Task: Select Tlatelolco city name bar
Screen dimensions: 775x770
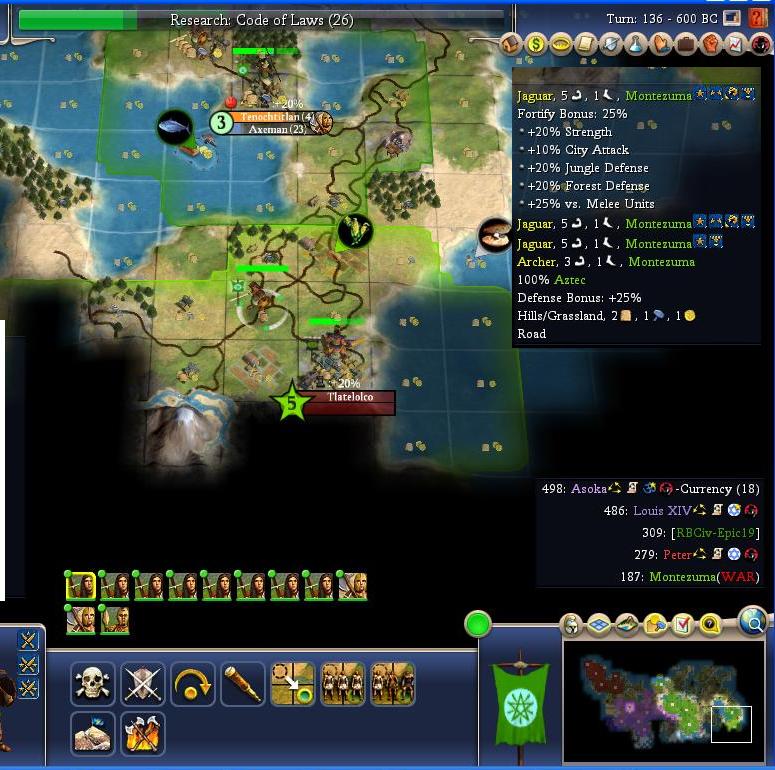Action: coord(349,402)
